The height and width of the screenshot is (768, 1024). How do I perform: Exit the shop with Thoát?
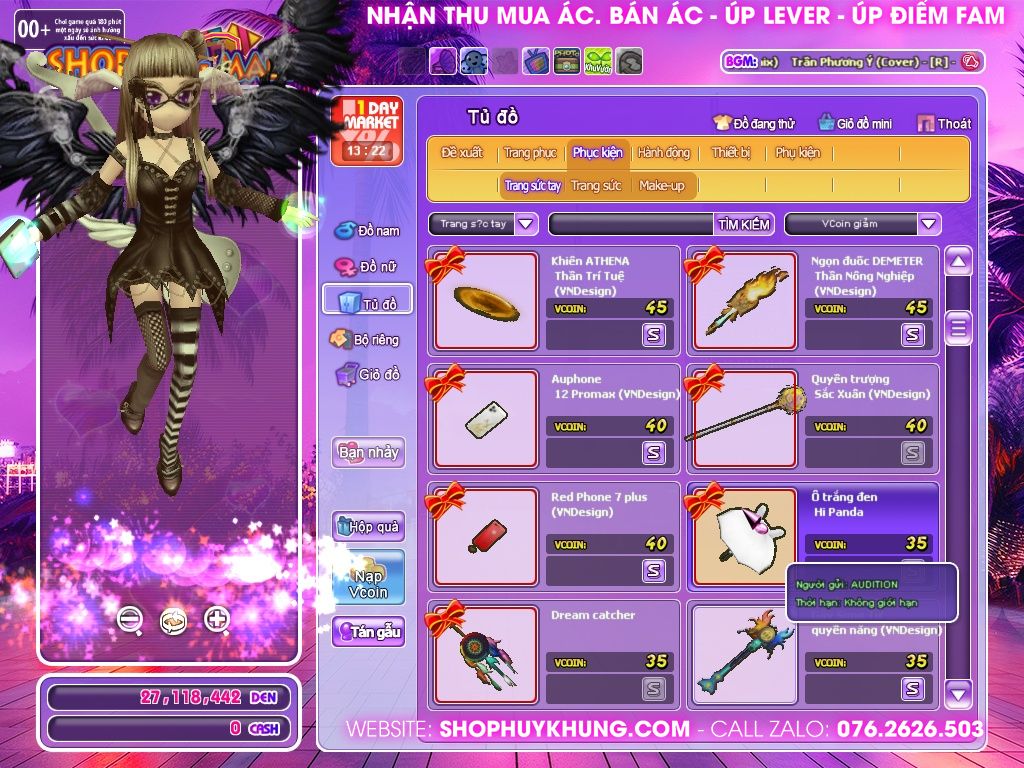click(943, 123)
